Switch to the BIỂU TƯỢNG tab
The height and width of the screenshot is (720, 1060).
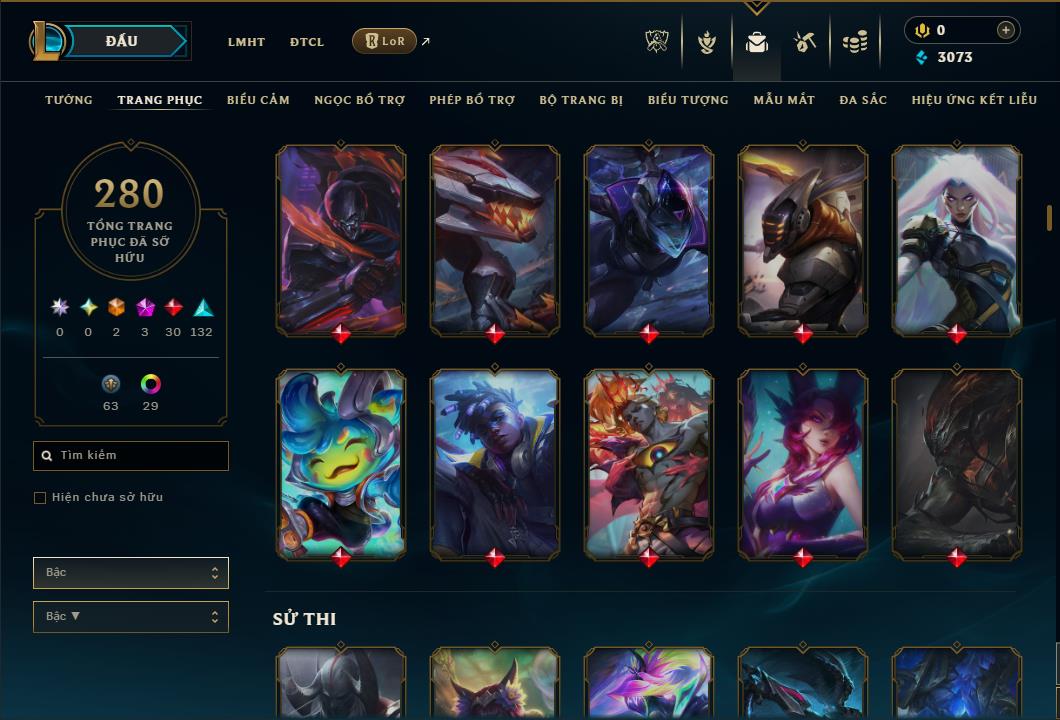coord(688,100)
